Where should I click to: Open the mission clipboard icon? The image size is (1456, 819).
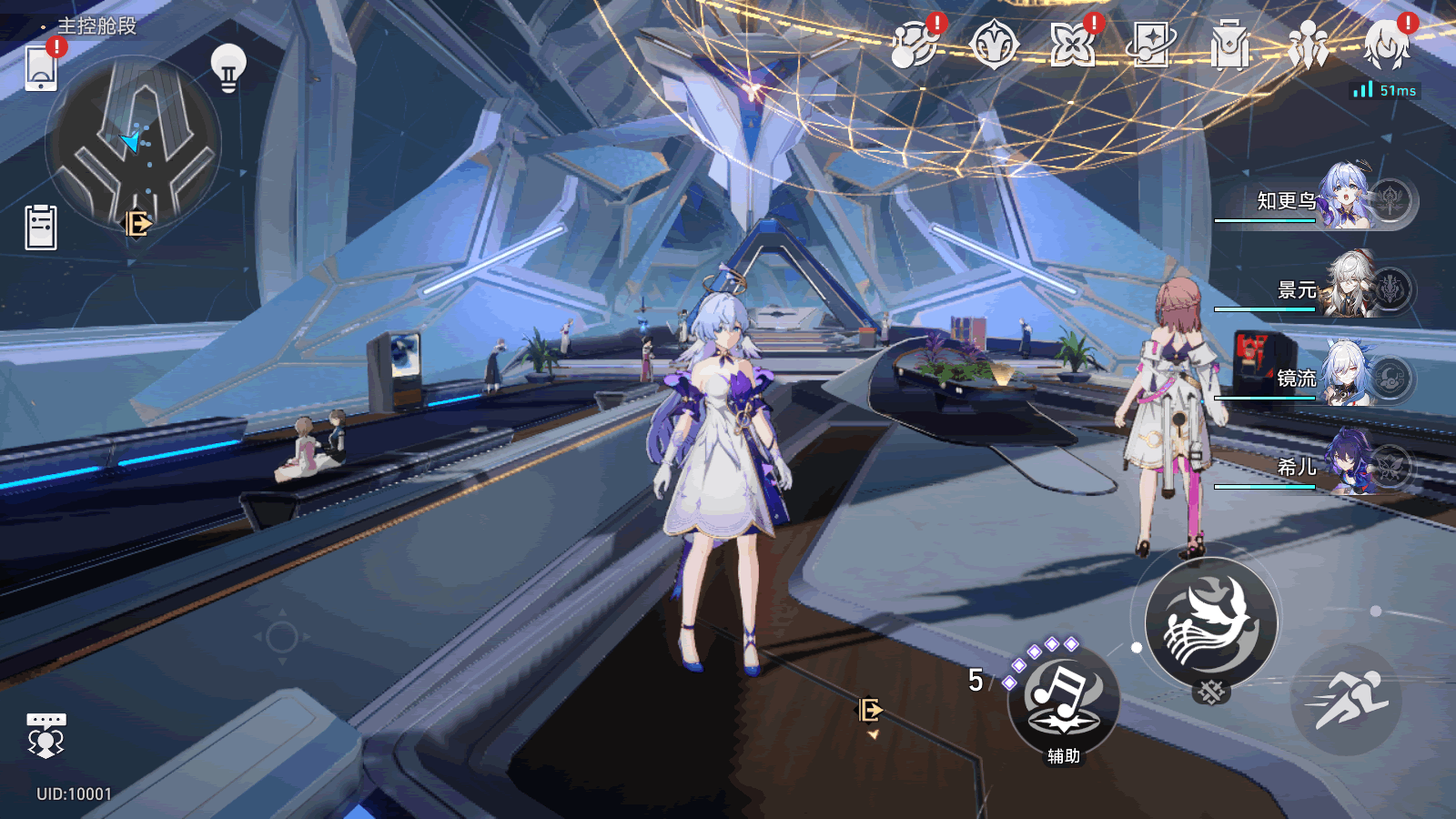[x=41, y=227]
